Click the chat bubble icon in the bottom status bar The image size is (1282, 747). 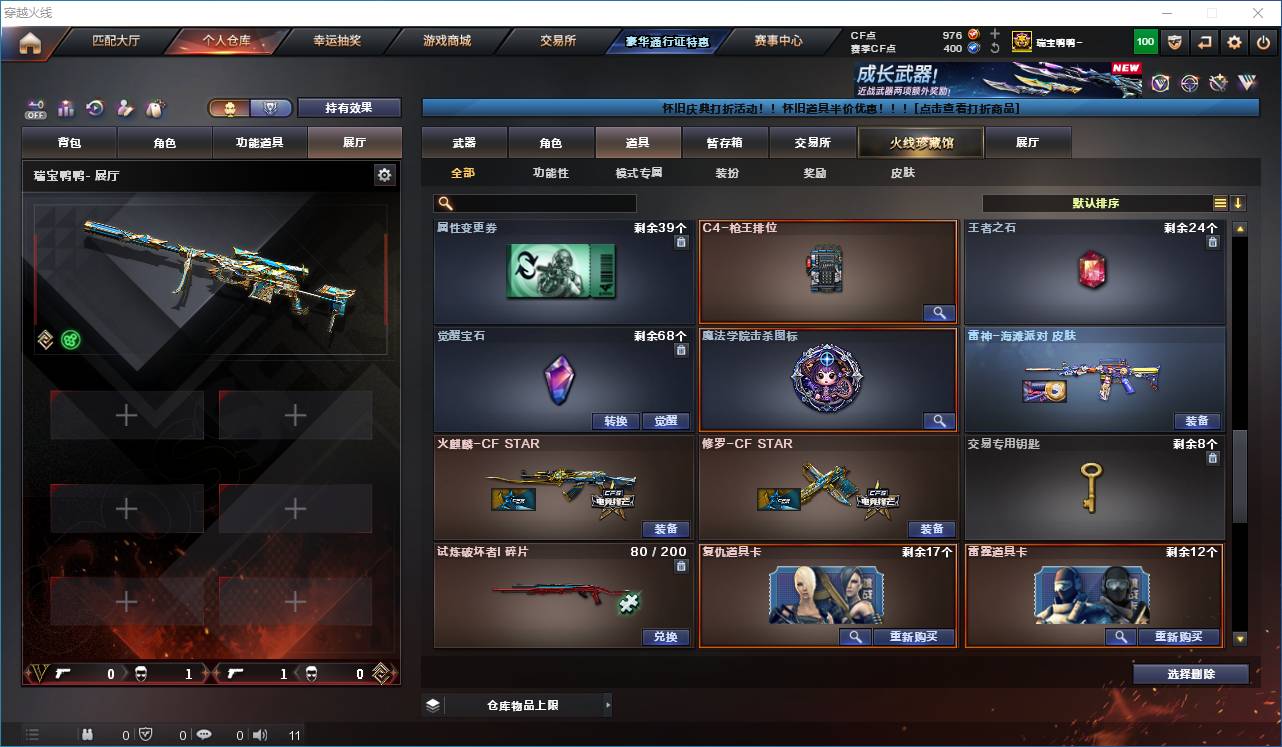[x=204, y=734]
